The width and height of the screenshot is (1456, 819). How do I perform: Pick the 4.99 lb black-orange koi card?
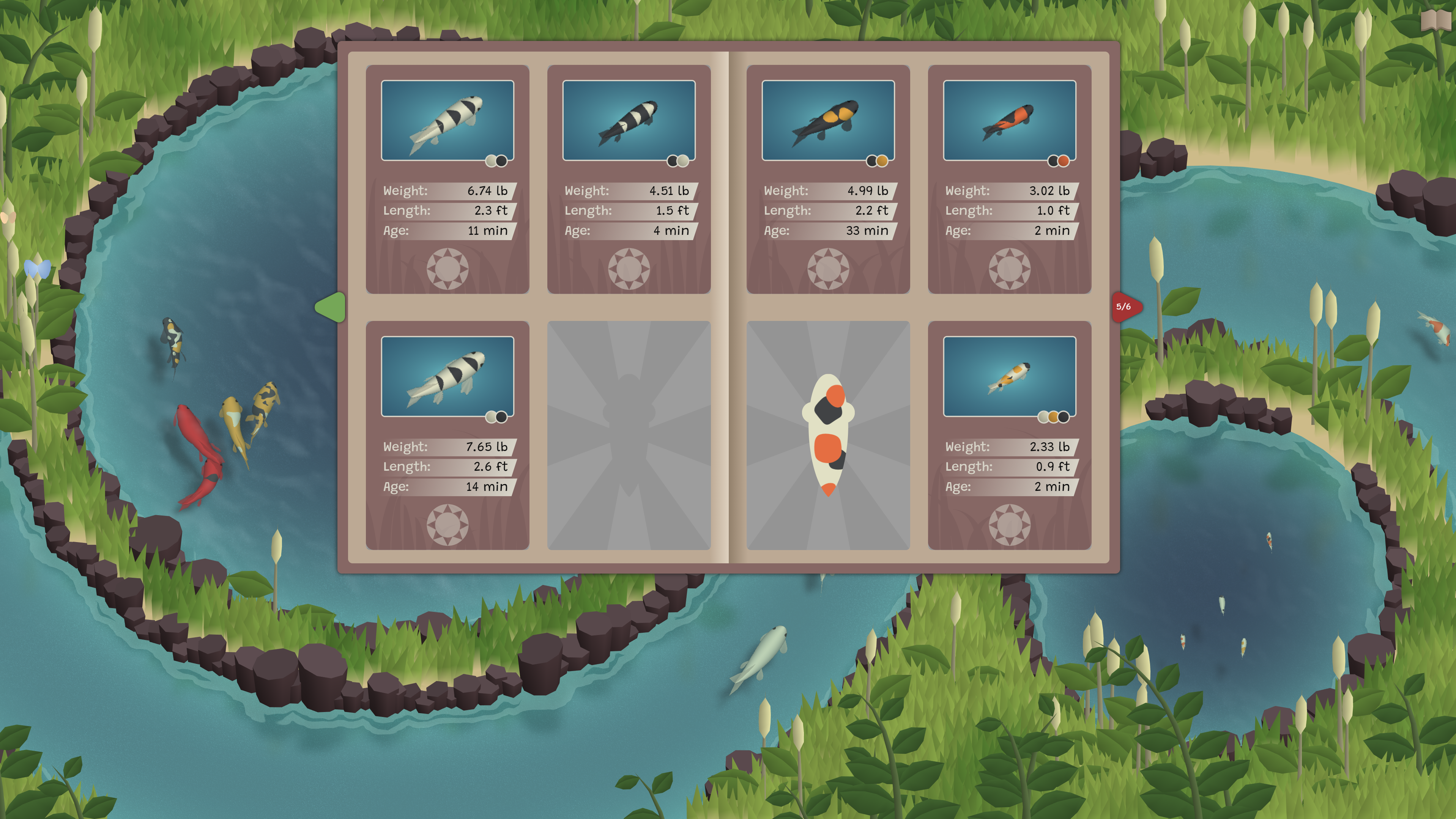[827, 179]
